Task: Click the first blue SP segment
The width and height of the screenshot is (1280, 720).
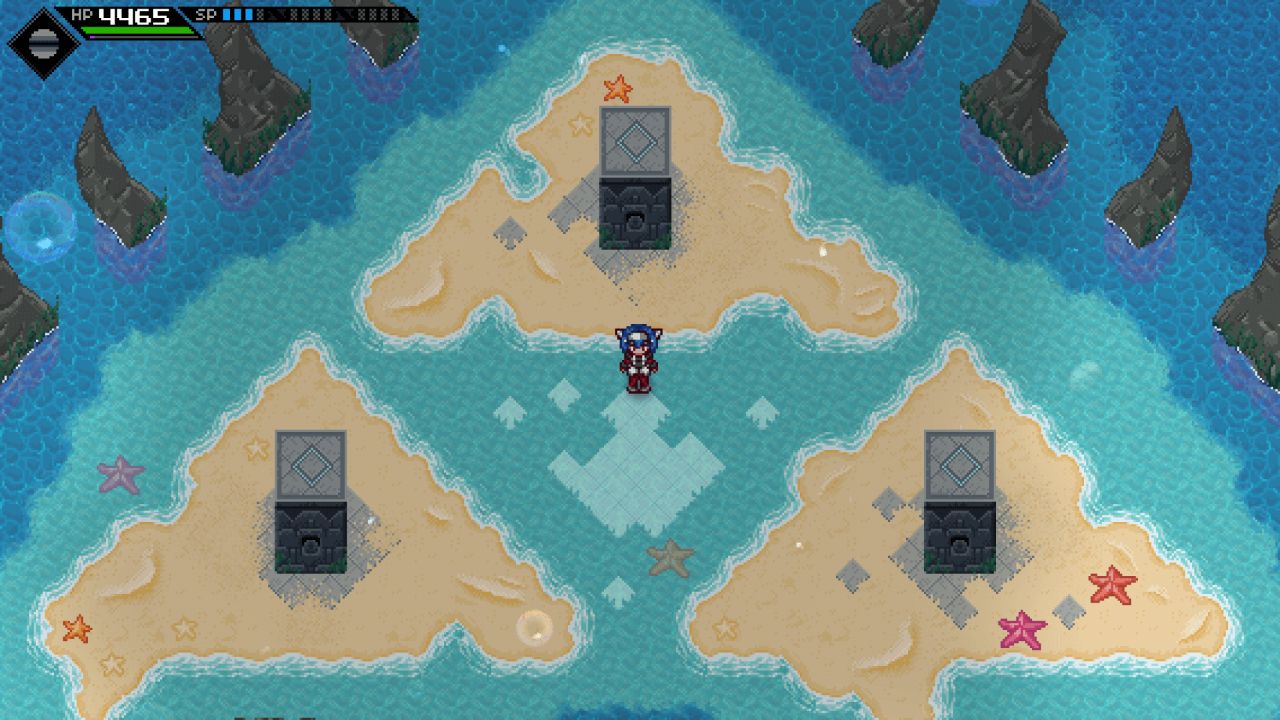Action: tap(226, 14)
